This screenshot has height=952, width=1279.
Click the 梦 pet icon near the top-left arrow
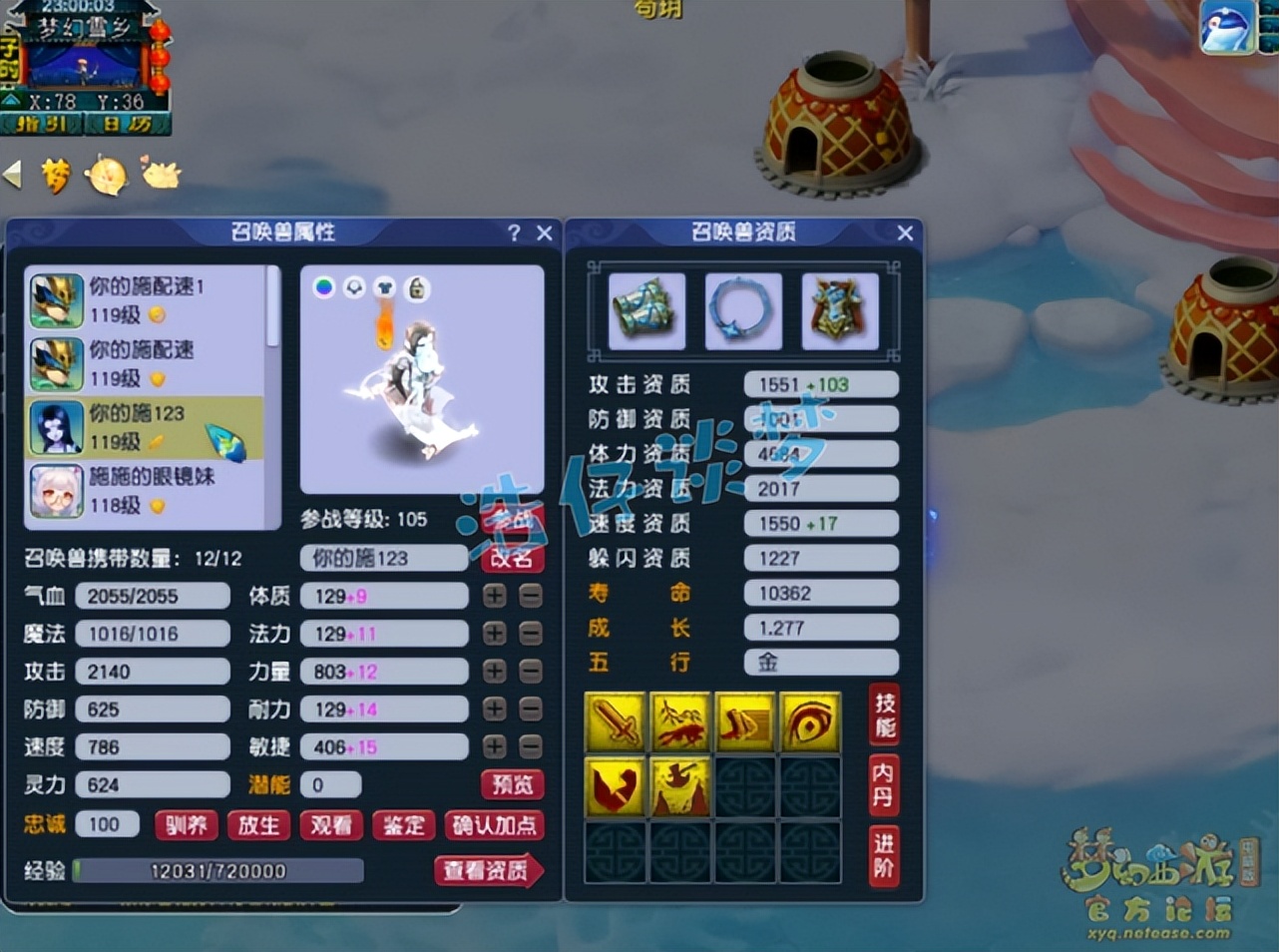pyautogui.click(x=56, y=175)
